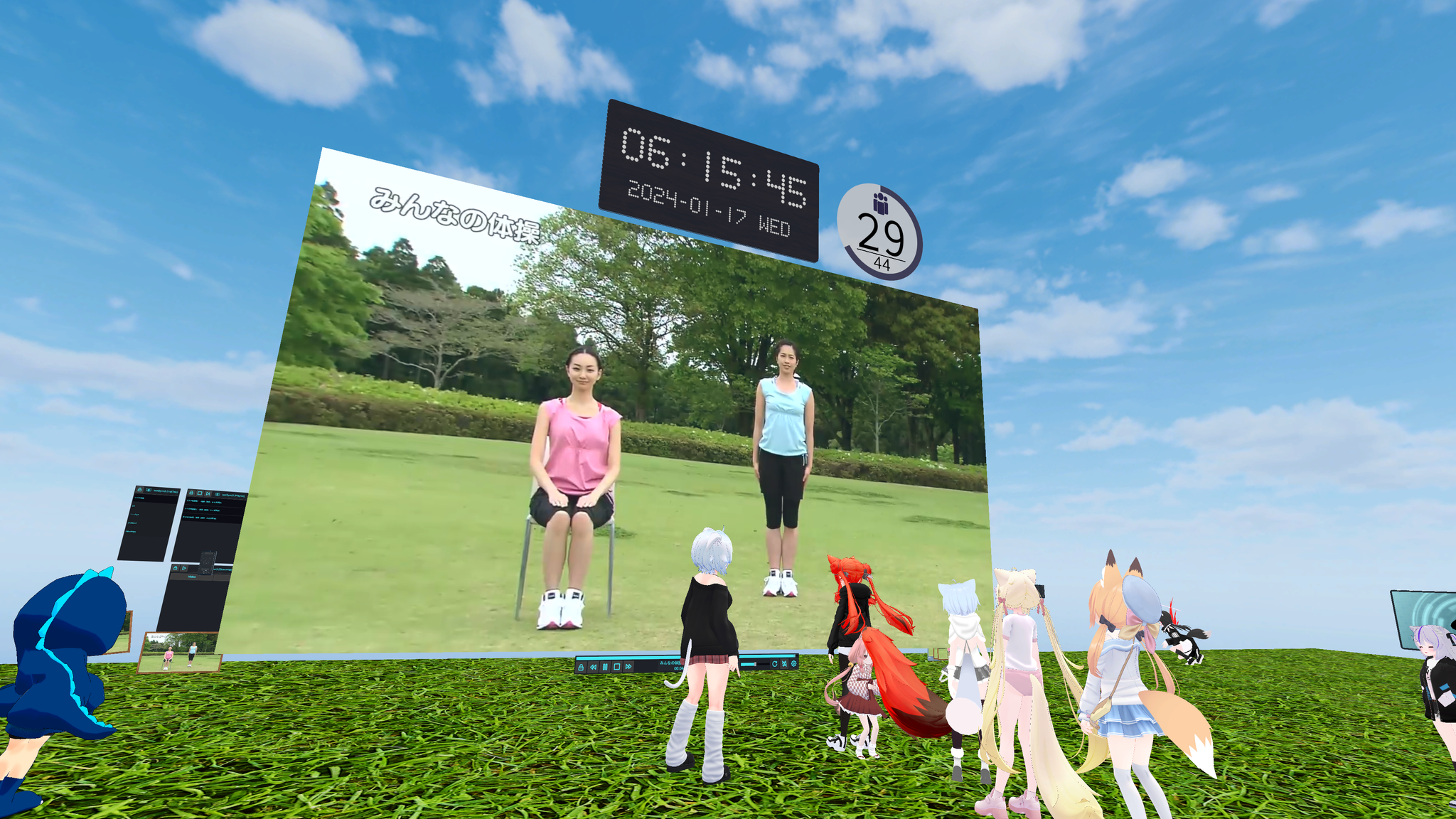
Task: Click the resync arrows icon beside the gear
Action: point(784,664)
